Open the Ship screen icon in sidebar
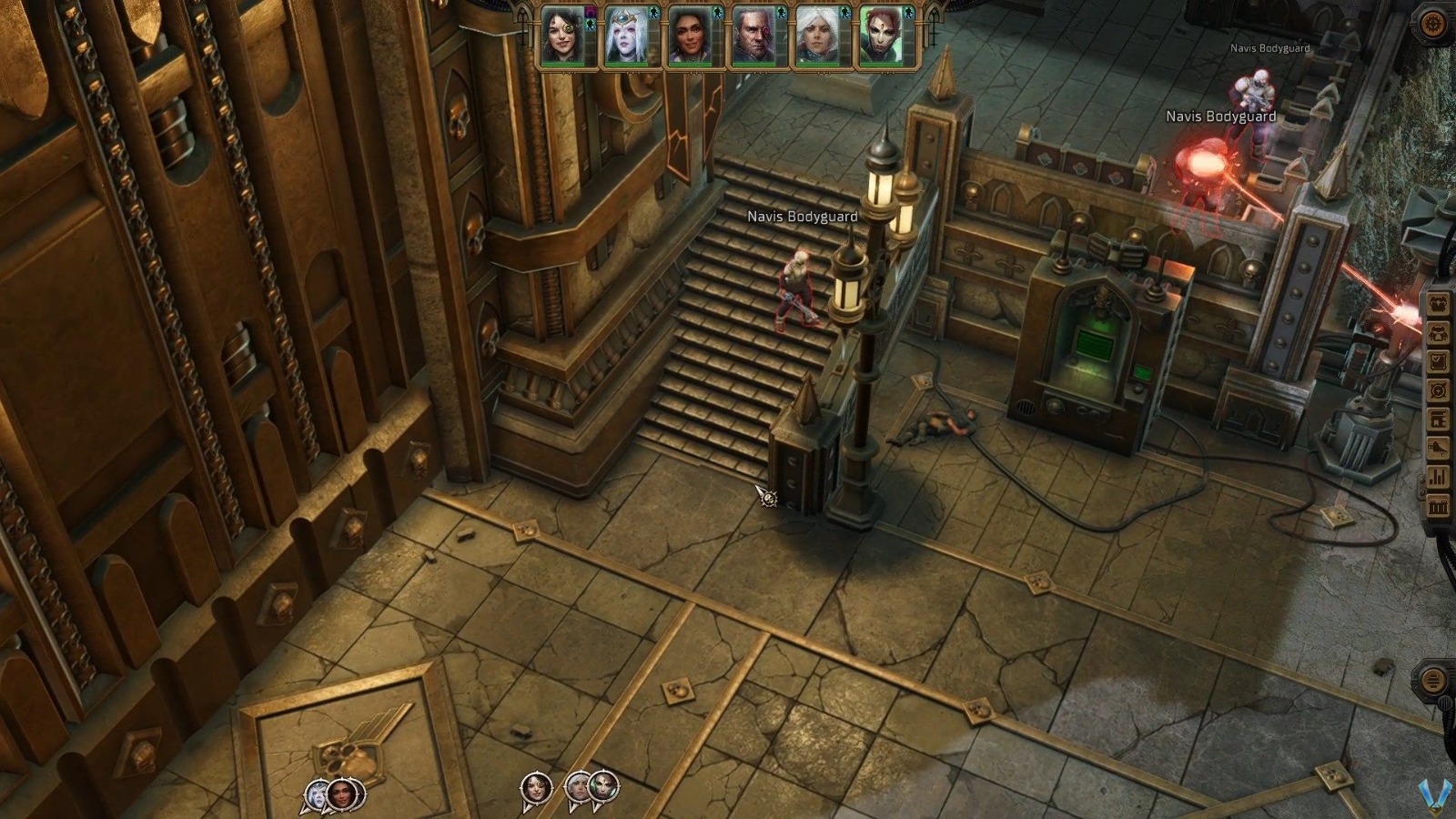This screenshot has height=819, width=1456. [1438, 446]
